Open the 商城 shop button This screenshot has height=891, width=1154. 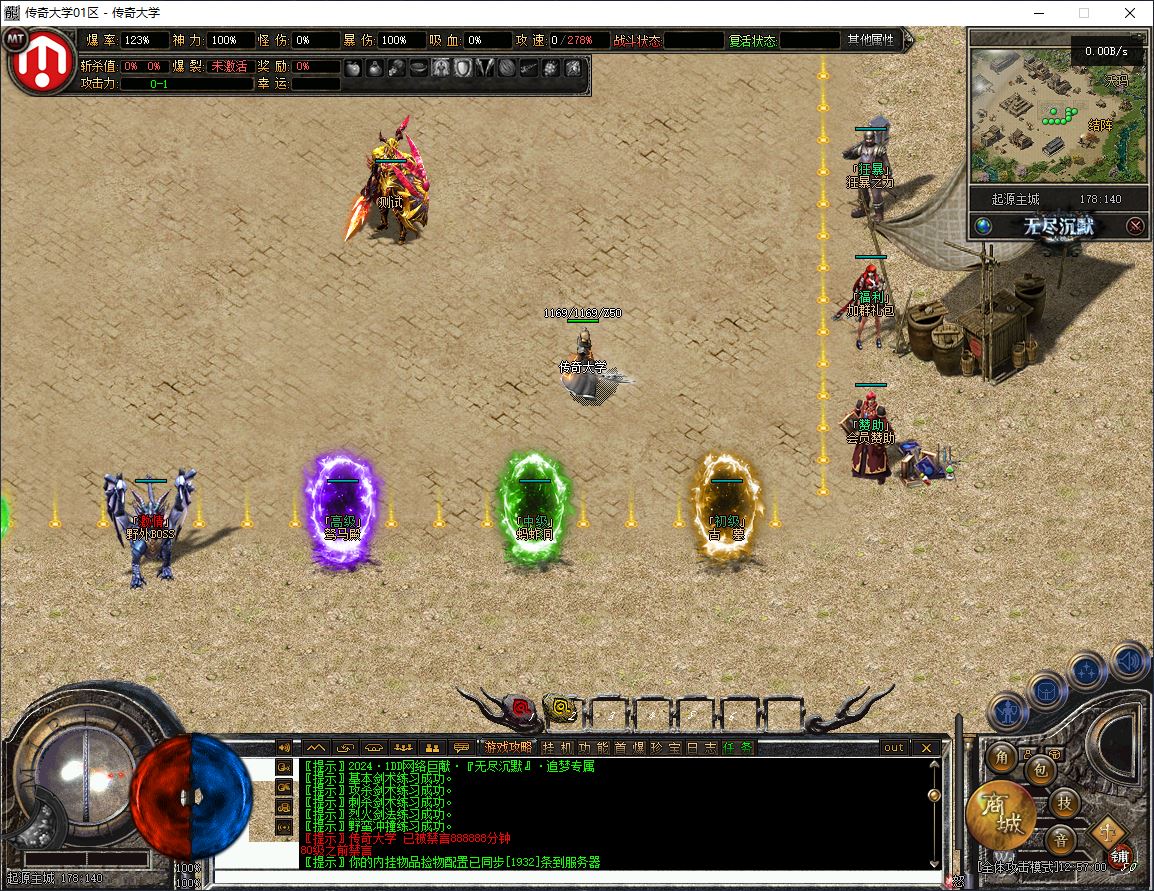[1000, 816]
